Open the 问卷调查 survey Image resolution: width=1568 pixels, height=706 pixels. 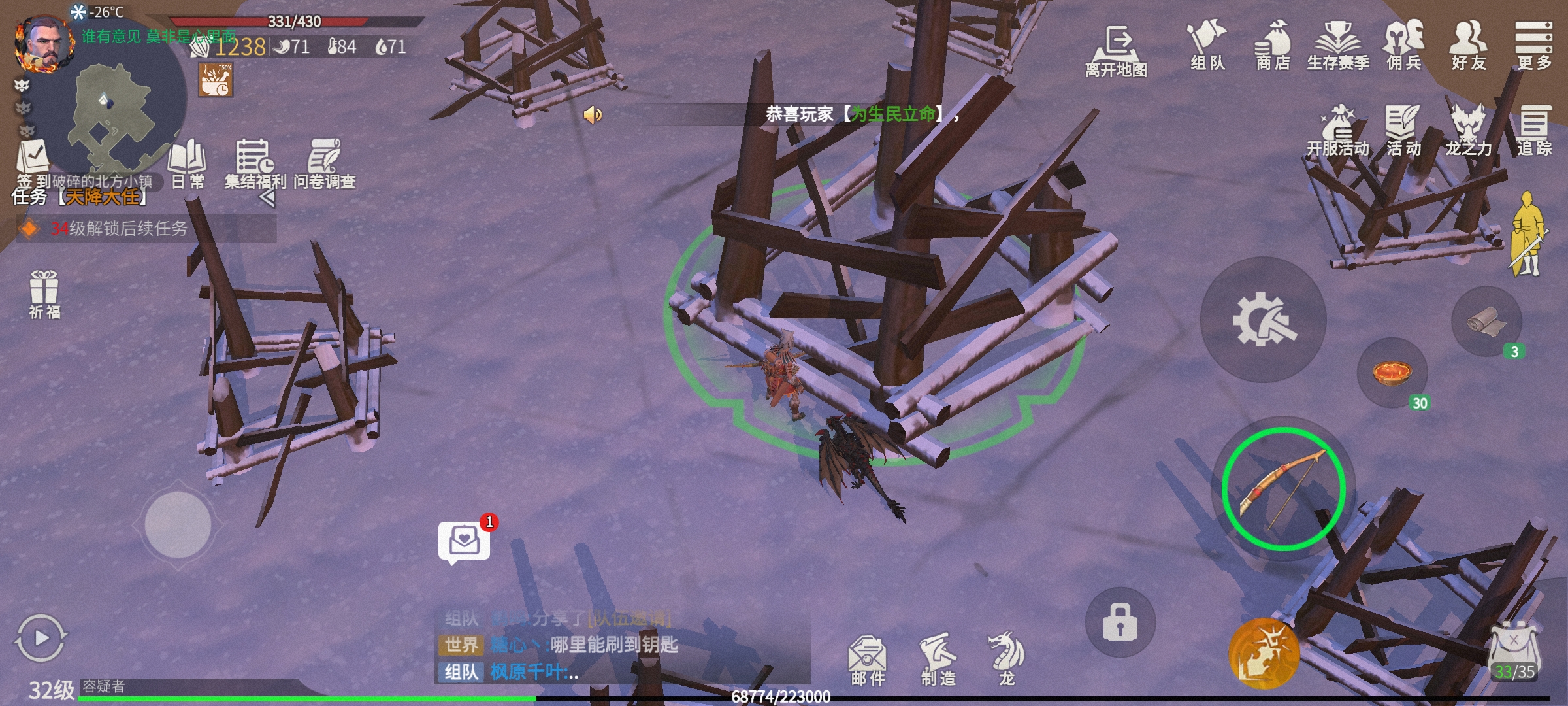click(325, 162)
